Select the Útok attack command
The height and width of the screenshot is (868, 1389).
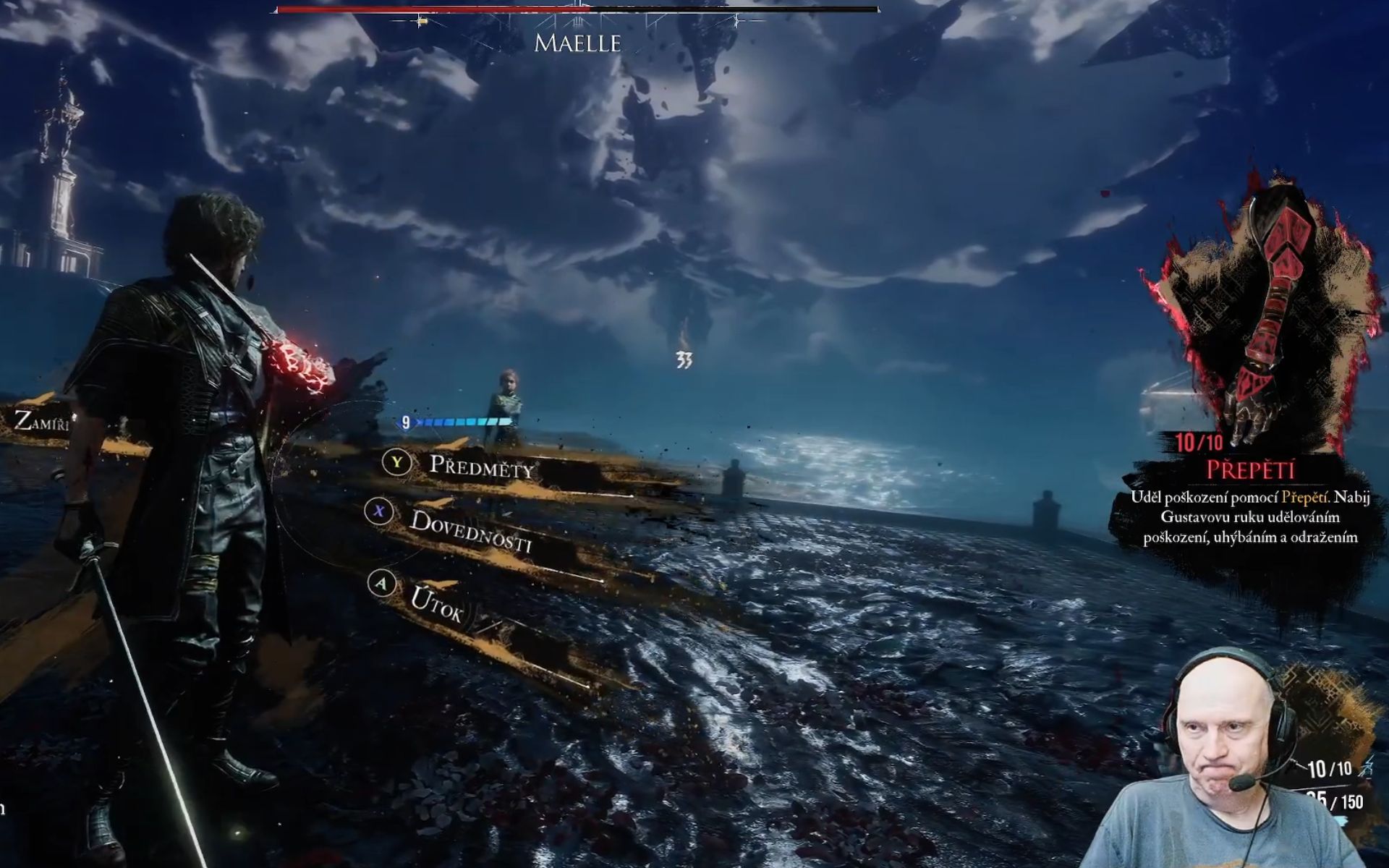[436, 605]
